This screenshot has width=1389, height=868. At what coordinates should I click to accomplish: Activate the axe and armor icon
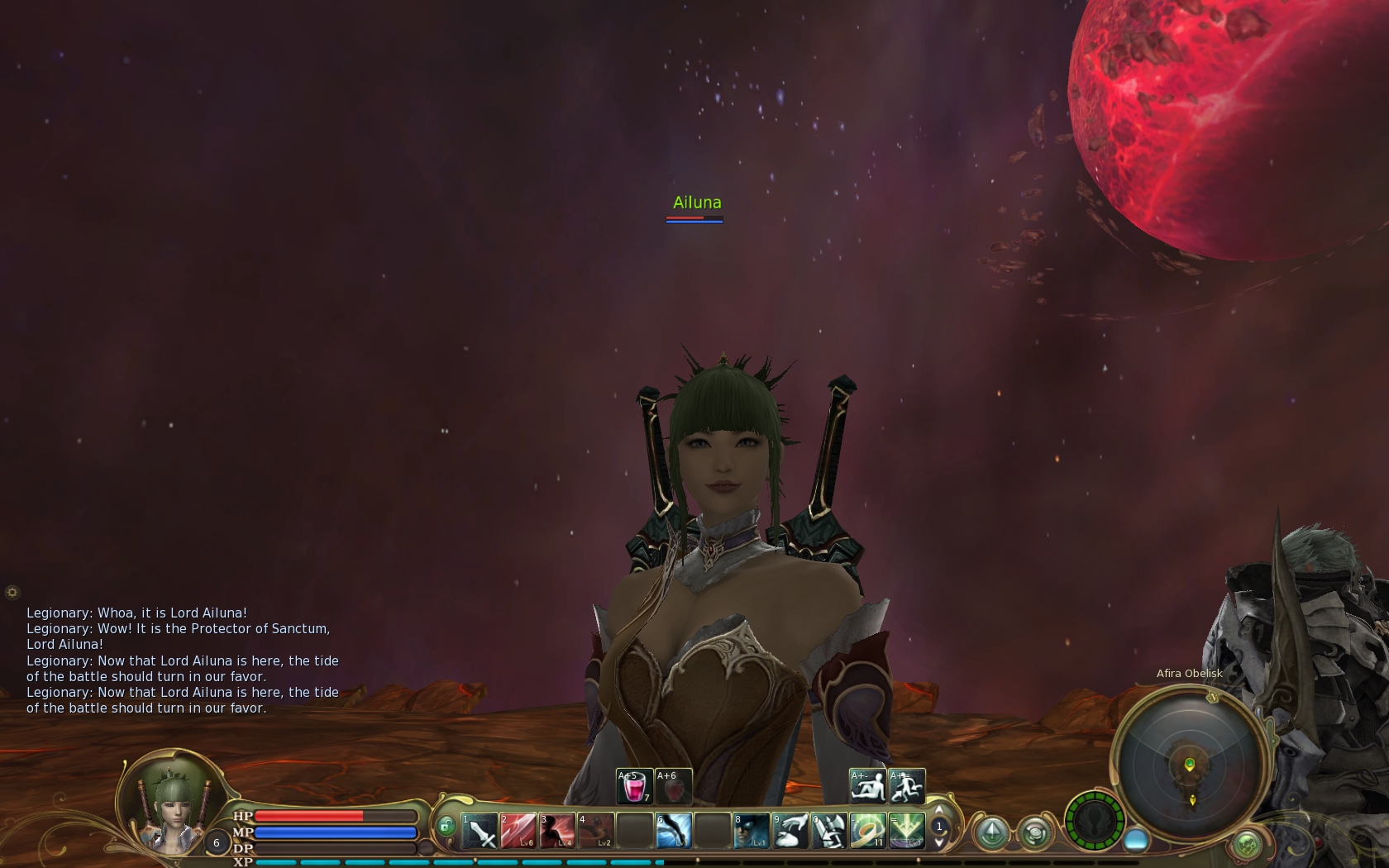pyautogui.click(x=829, y=830)
